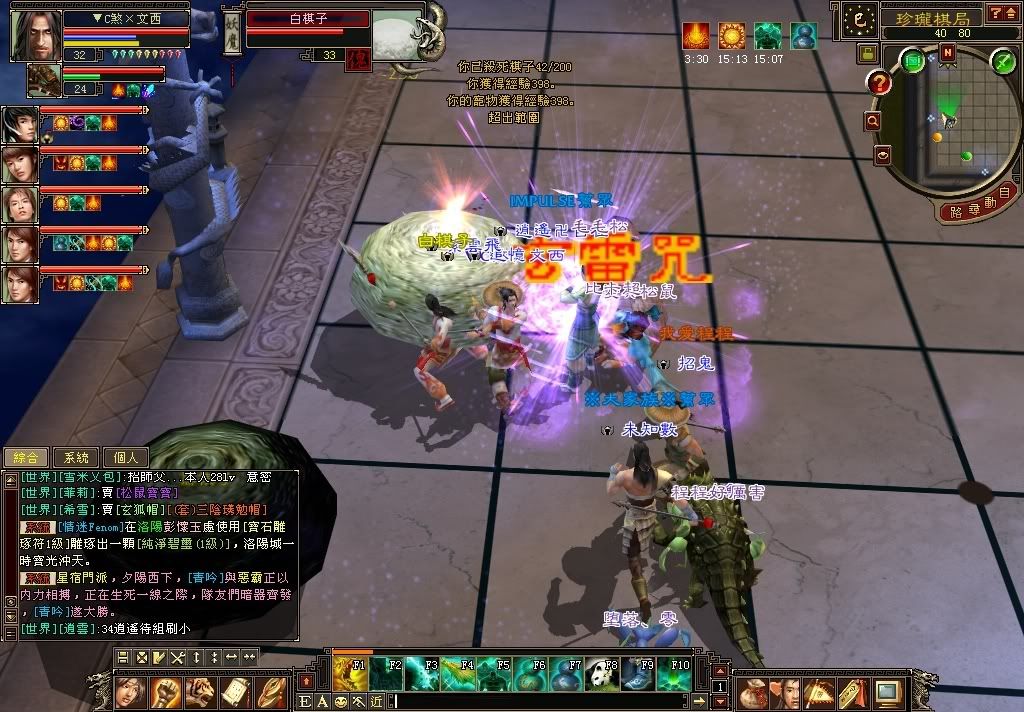Select the pet portrait below the player

click(x=43, y=79)
